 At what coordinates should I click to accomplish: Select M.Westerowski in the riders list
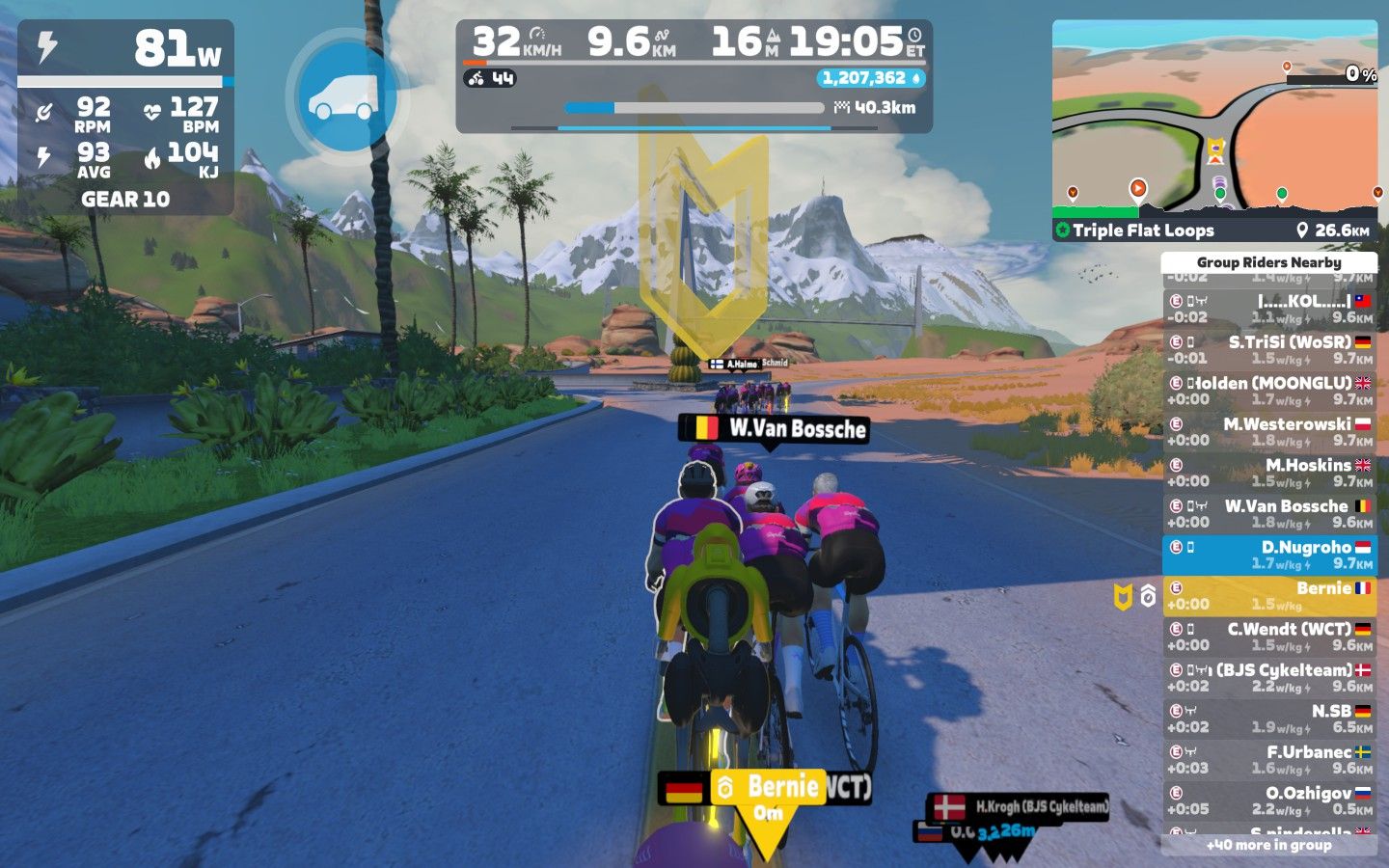point(1269,432)
